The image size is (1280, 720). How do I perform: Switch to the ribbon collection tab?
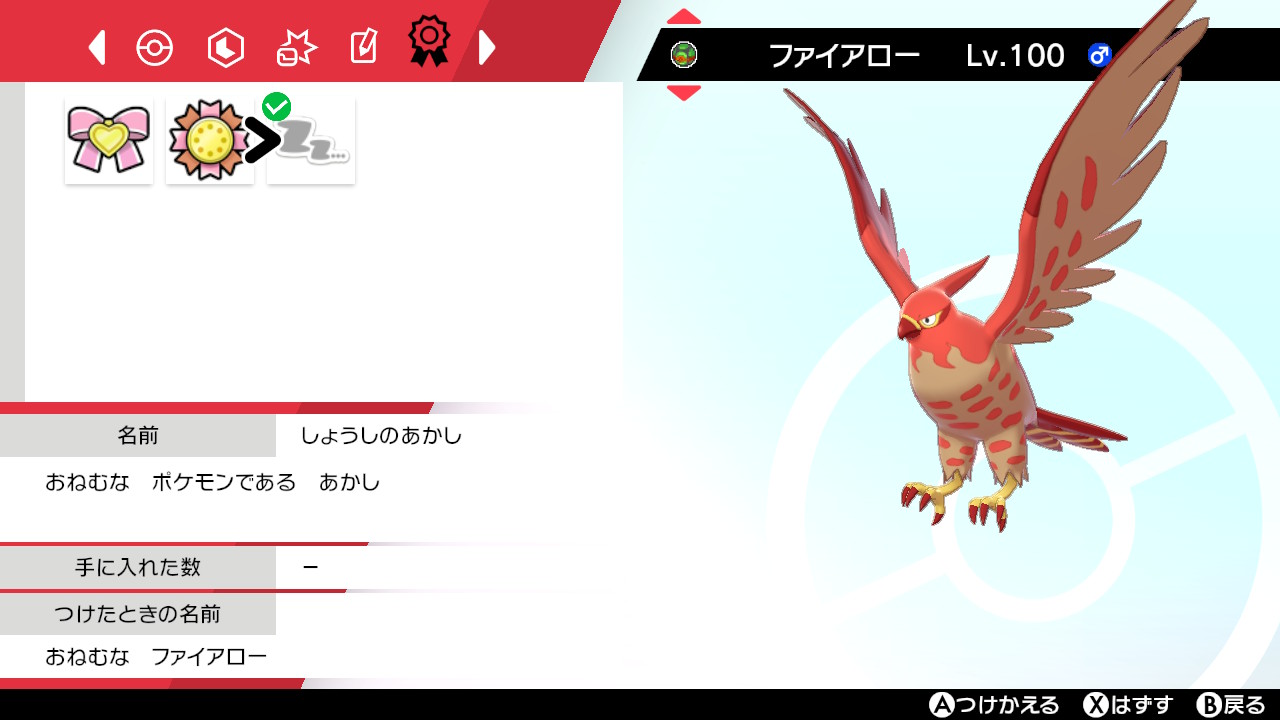click(428, 44)
